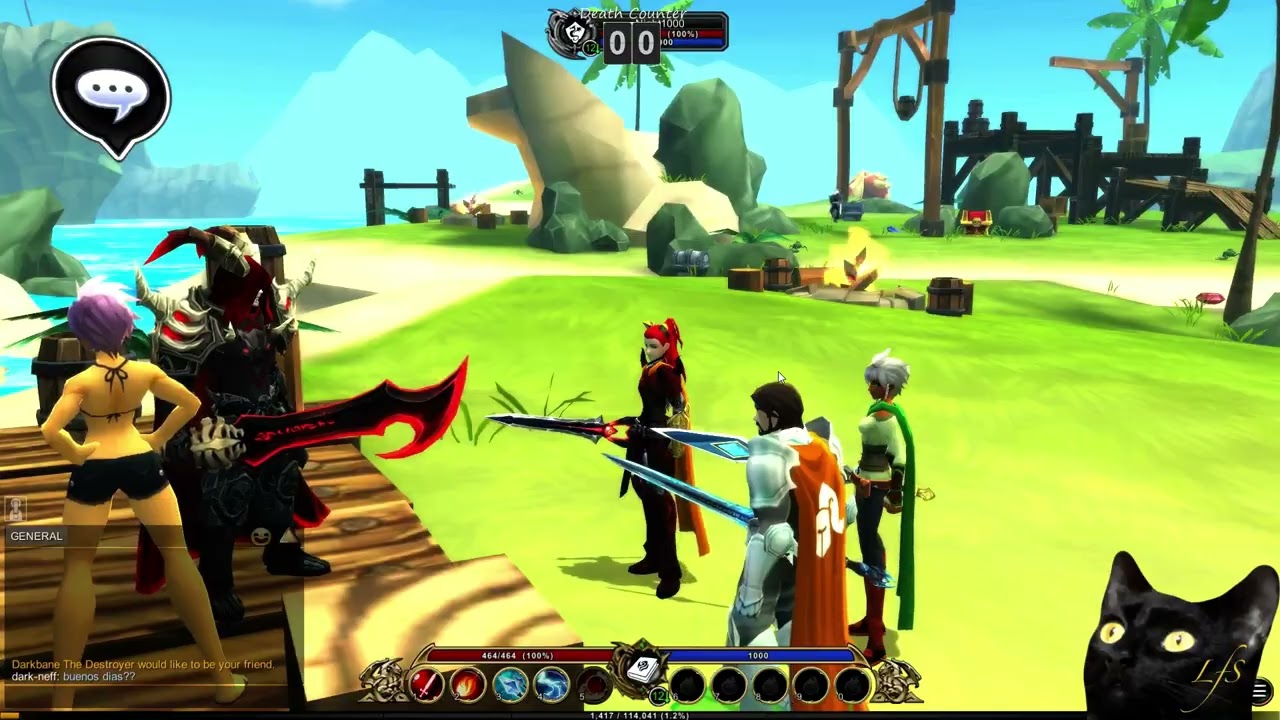Image resolution: width=1280 pixels, height=720 pixels.
Task: Click the character portrait icon above chat
Action: (x=15, y=509)
